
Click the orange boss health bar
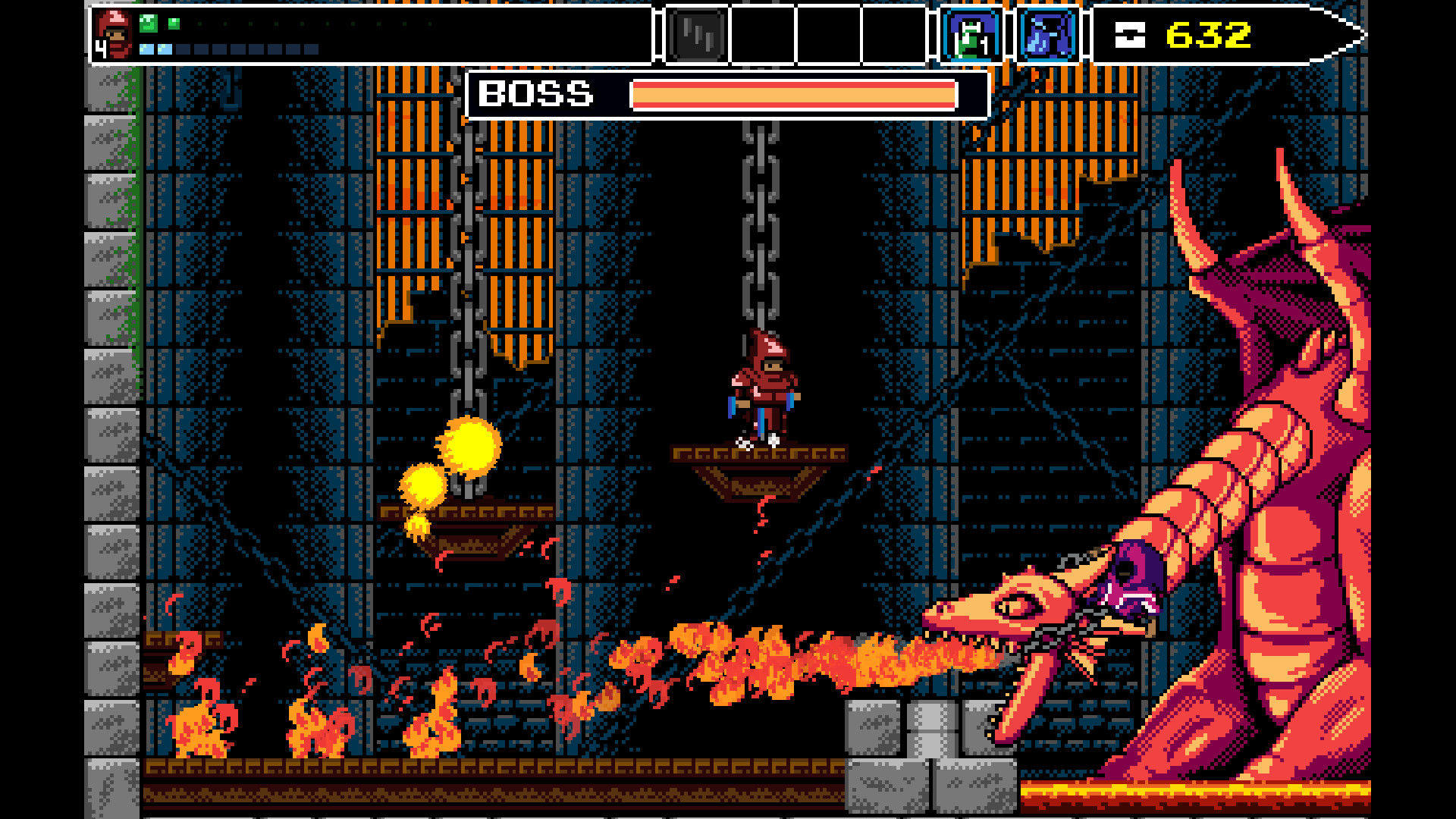[792, 94]
